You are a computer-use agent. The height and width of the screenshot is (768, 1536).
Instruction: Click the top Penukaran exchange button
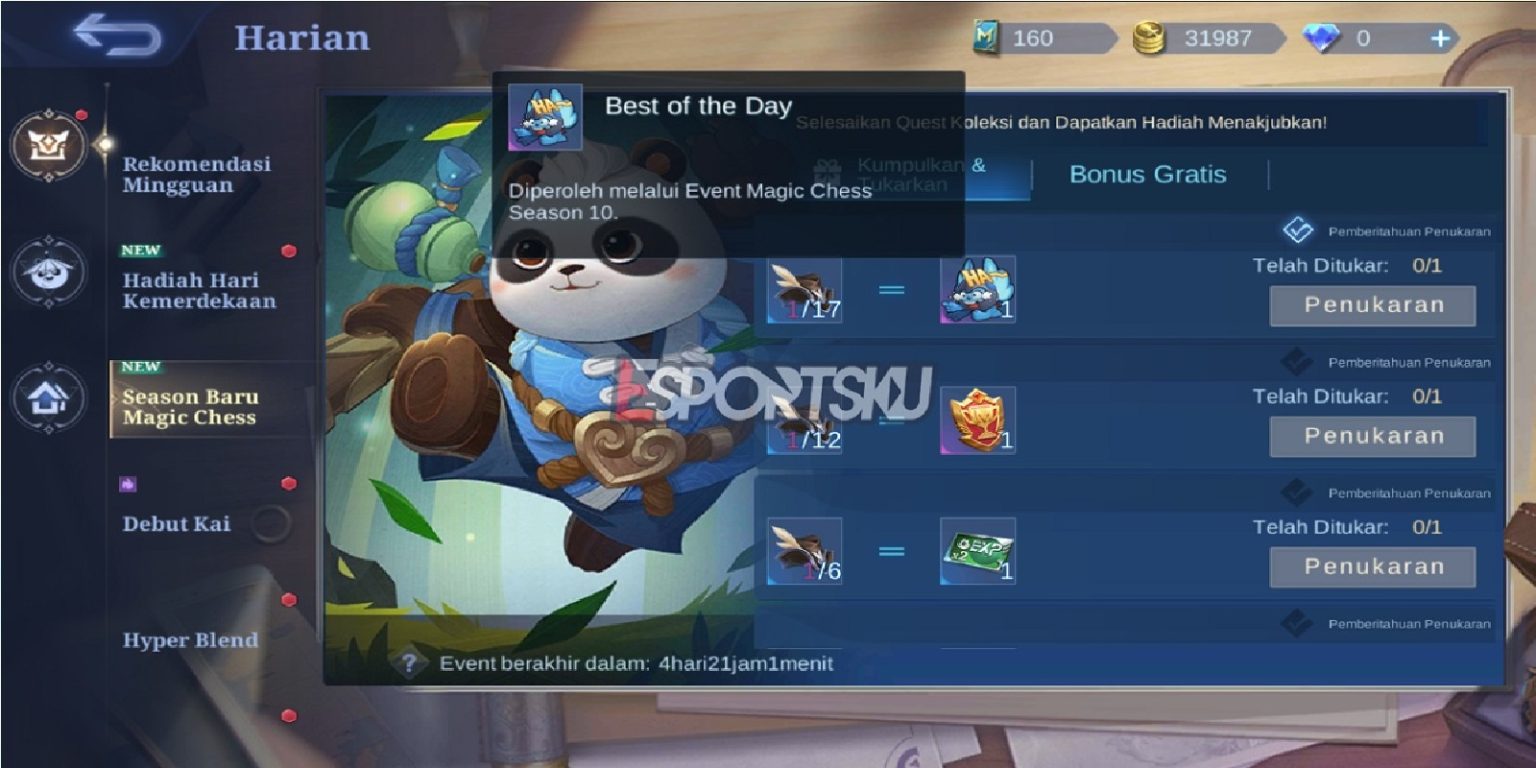(1371, 305)
